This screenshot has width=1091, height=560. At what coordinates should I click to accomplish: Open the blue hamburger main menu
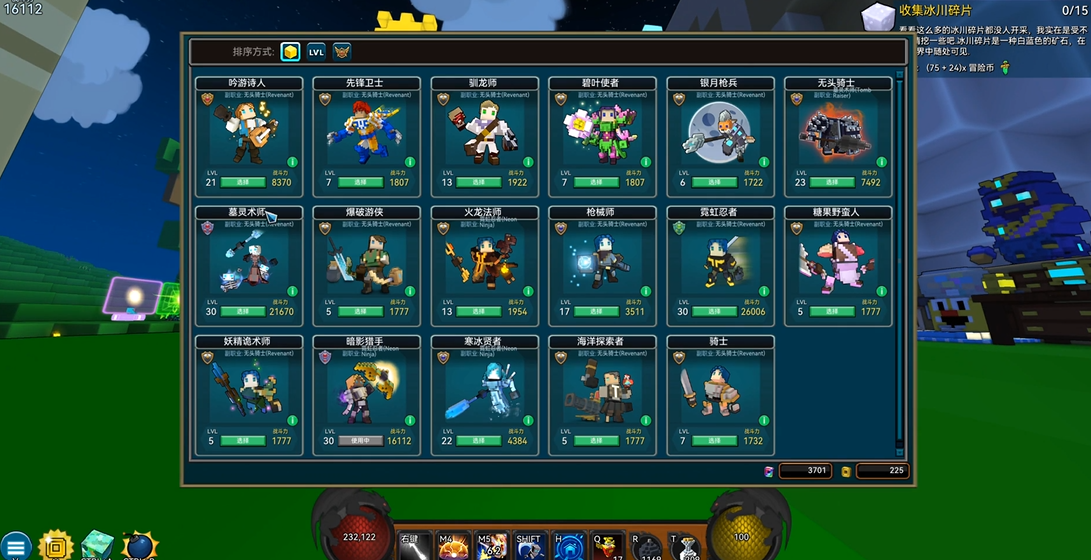(16, 545)
